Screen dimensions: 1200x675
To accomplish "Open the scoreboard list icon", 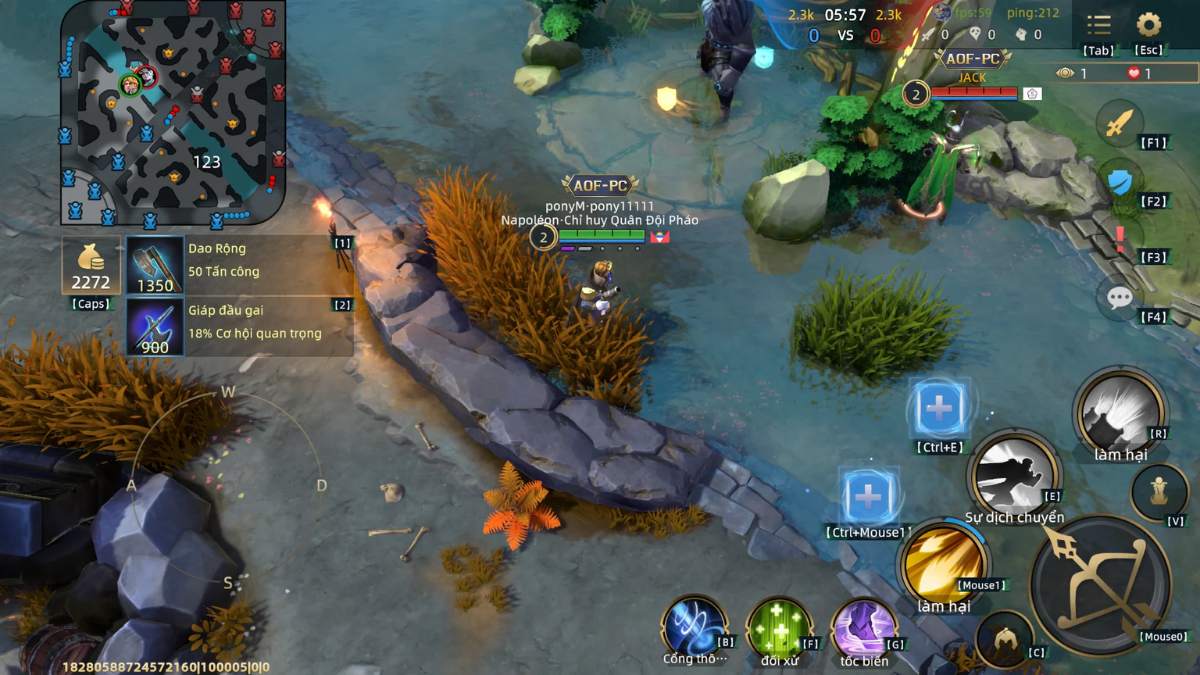I will 1098,25.
